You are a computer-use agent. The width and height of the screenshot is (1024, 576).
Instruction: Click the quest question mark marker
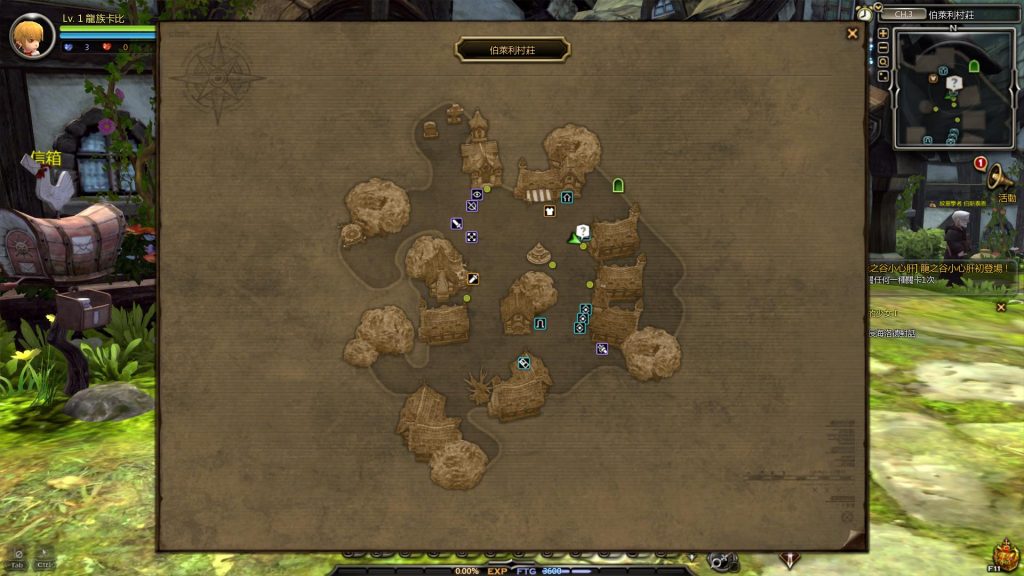[x=583, y=231]
